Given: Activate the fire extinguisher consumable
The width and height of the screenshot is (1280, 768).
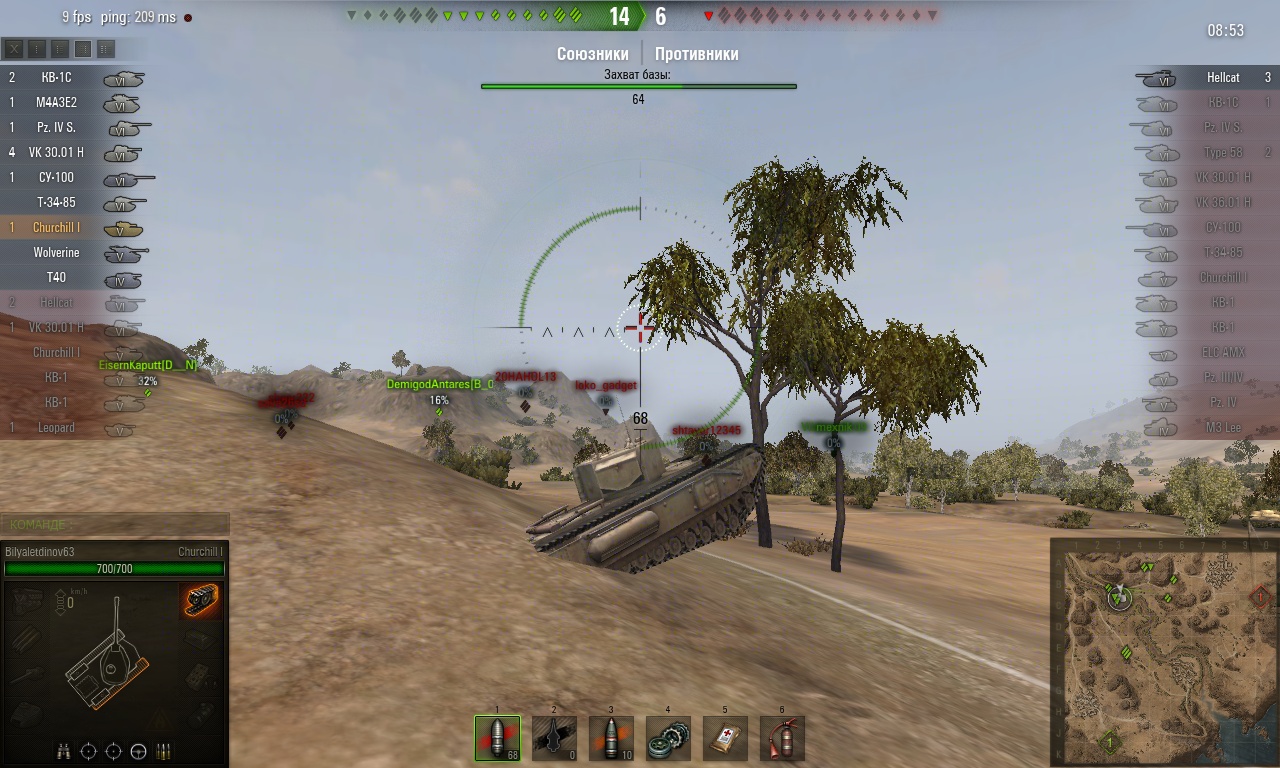Looking at the screenshot, I should 782,738.
